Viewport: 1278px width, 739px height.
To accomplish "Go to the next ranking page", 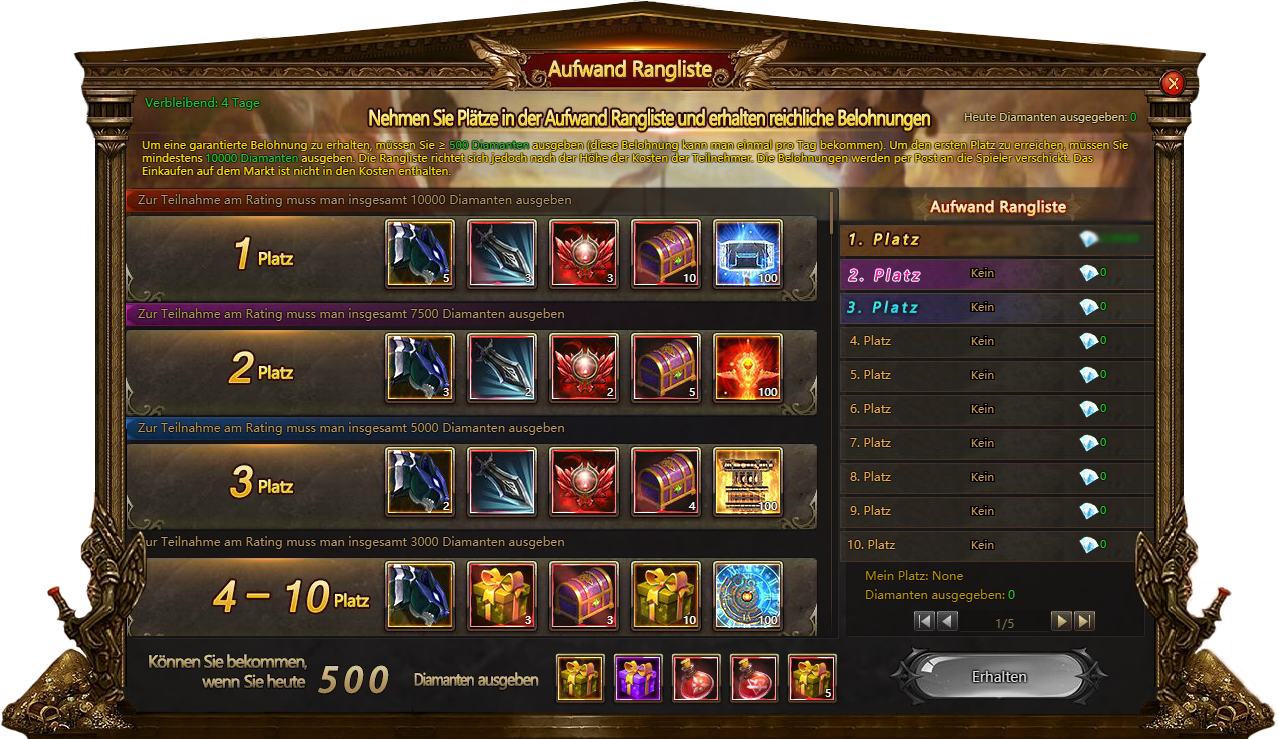I will (1061, 621).
